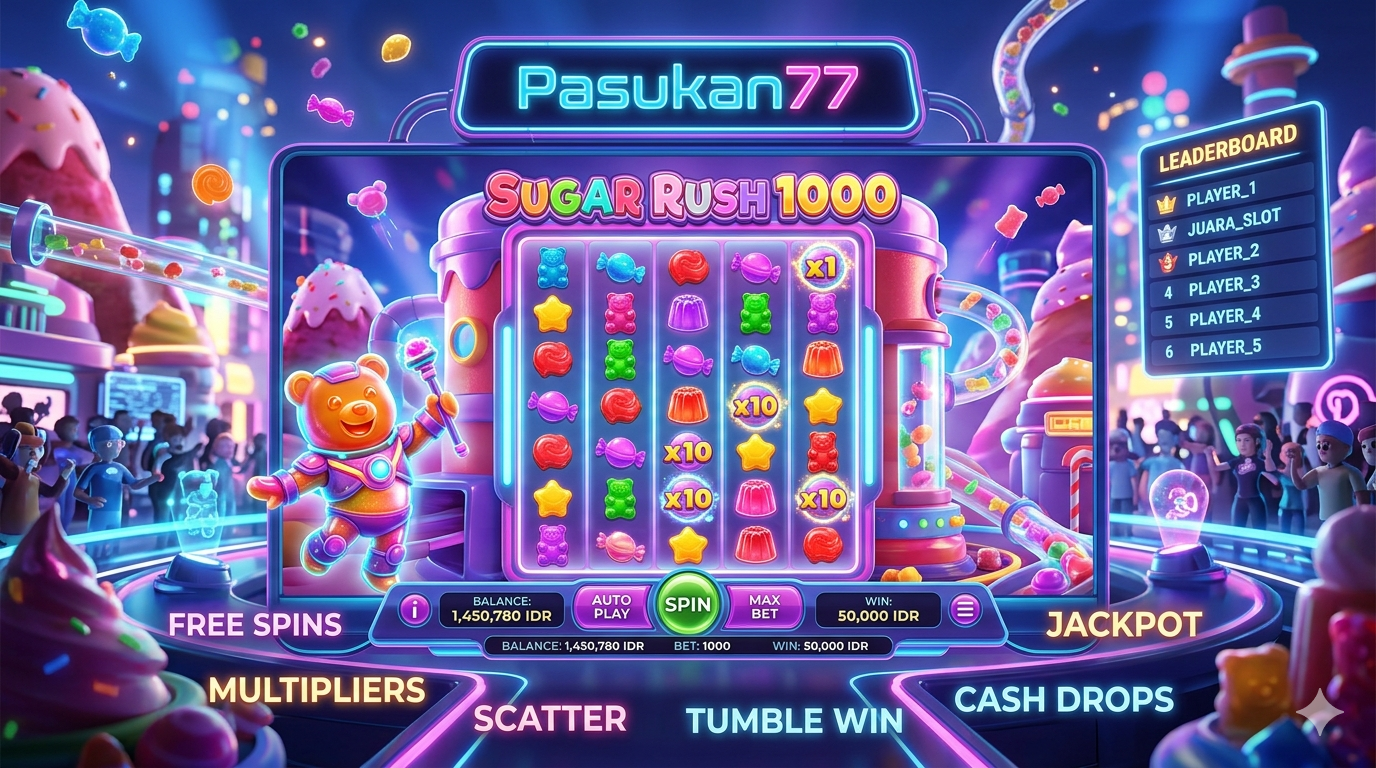
Task: Select PLAYER_4 in the leaderboard
Action: [1233, 318]
